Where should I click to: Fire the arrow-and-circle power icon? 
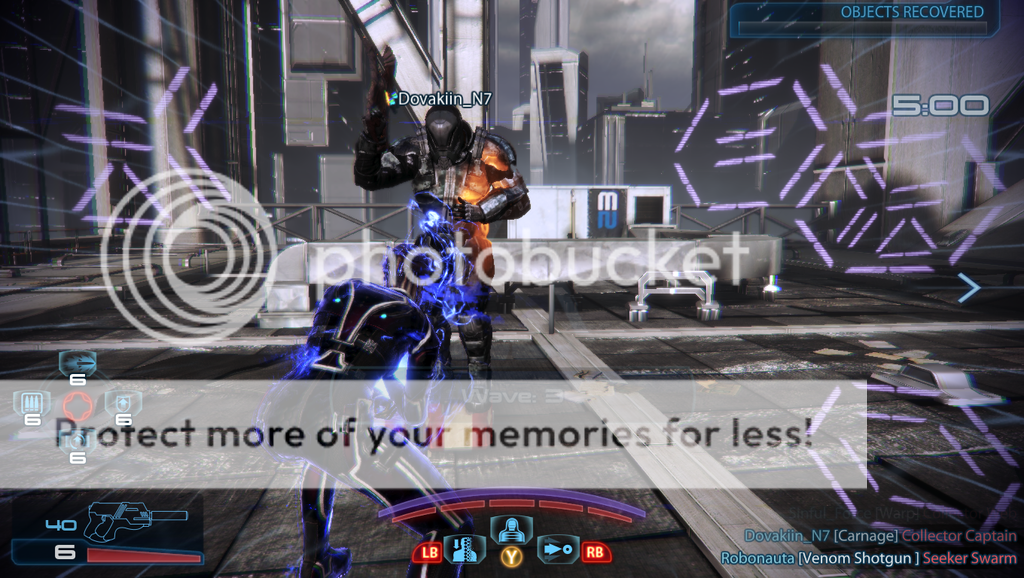click(558, 550)
